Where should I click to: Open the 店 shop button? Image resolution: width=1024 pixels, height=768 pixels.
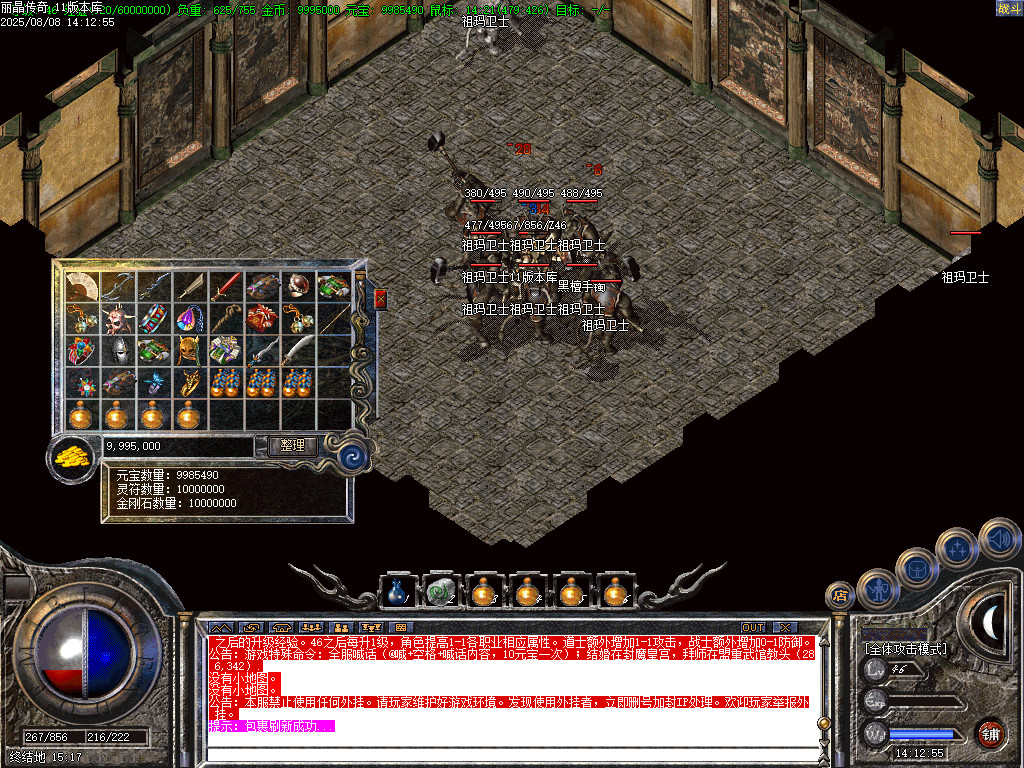click(x=840, y=595)
